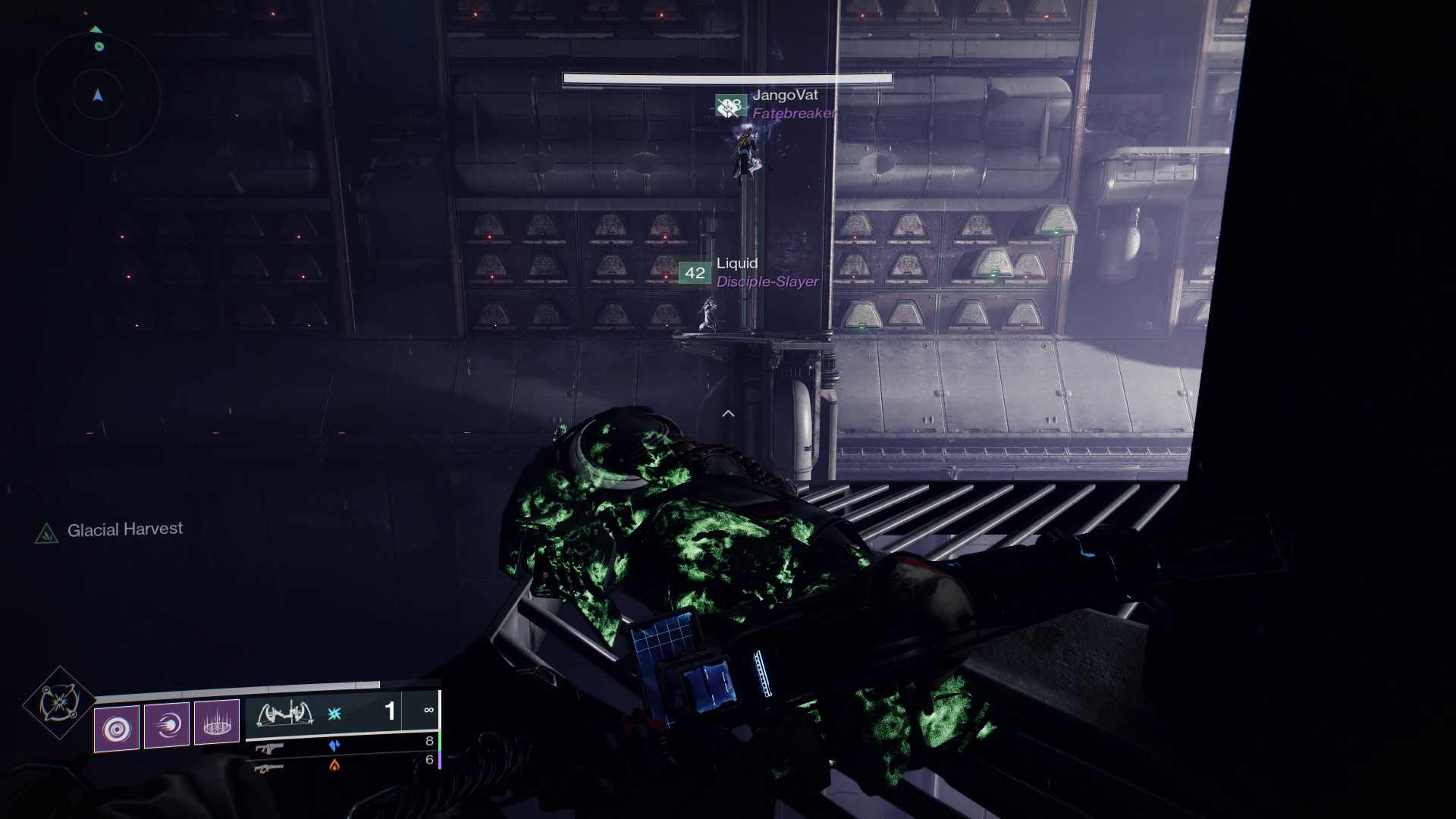The height and width of the screenshot is (819, 1456).
Task: Click the boss health bar at top
Action: [726, 77]
